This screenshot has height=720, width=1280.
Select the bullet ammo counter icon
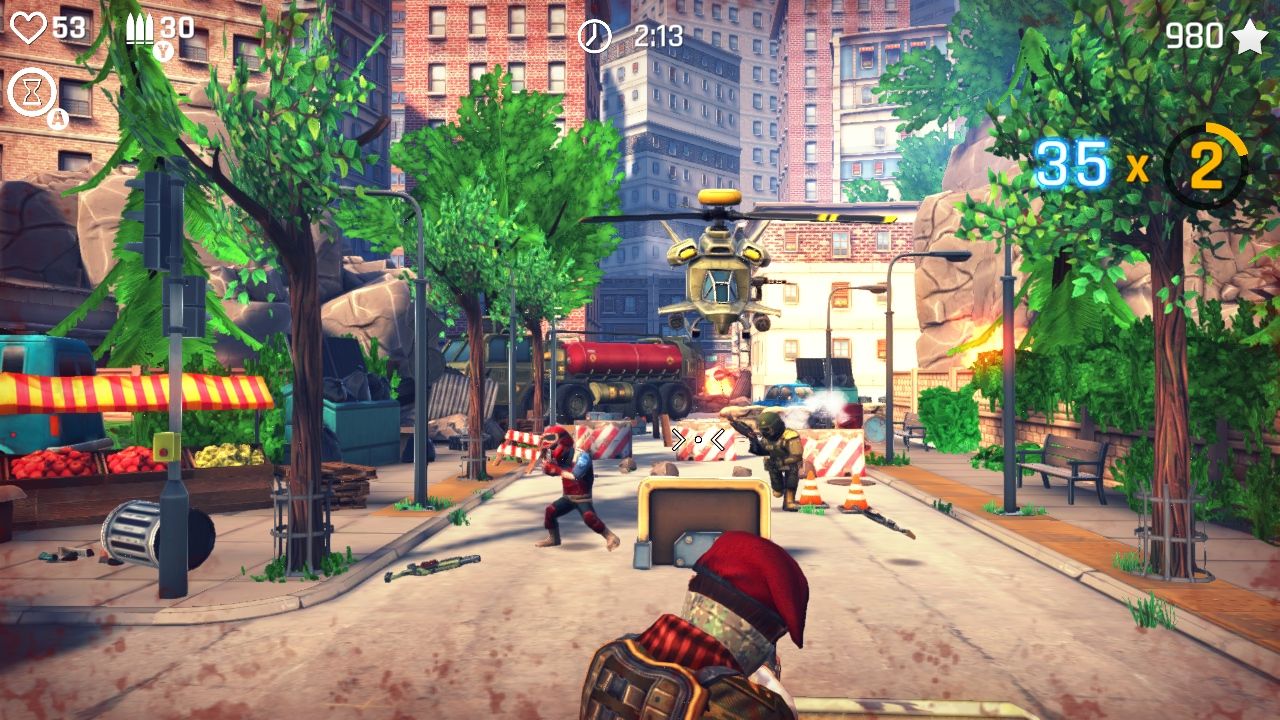tap(141, 30)
